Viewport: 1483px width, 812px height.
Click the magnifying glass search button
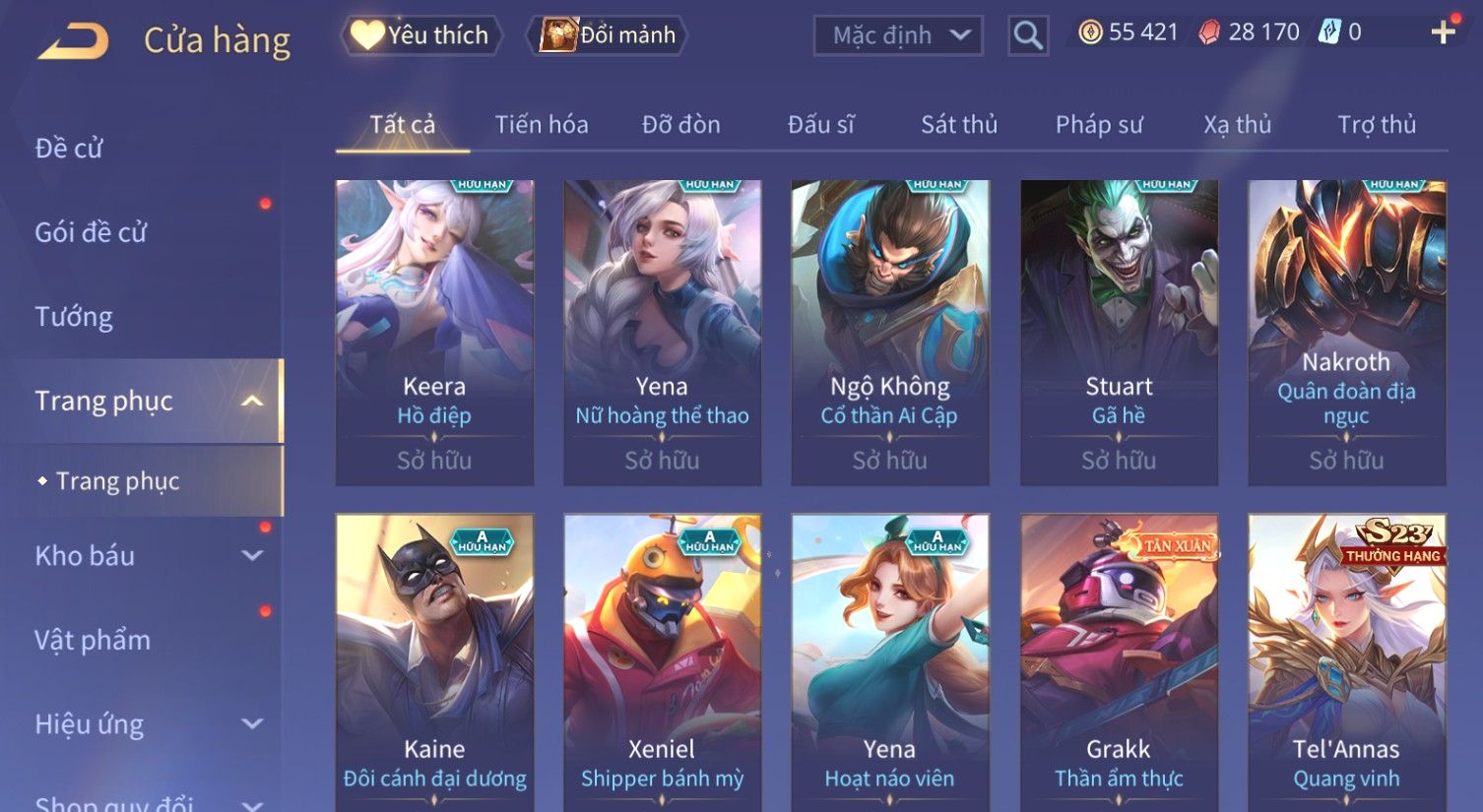click(1027, 36)
